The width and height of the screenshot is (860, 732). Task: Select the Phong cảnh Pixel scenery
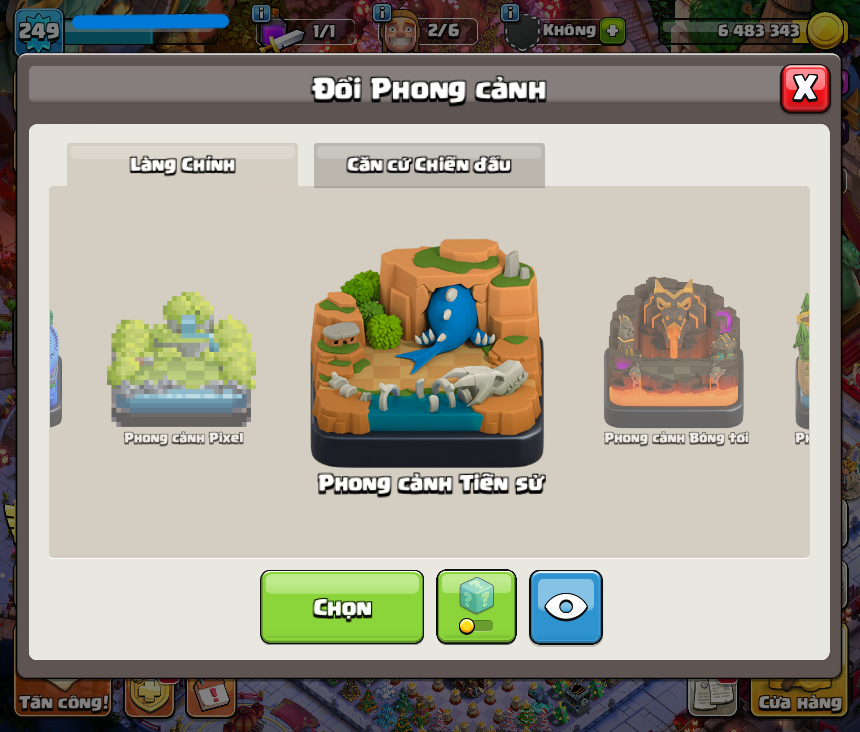click(x=182, y=362)
